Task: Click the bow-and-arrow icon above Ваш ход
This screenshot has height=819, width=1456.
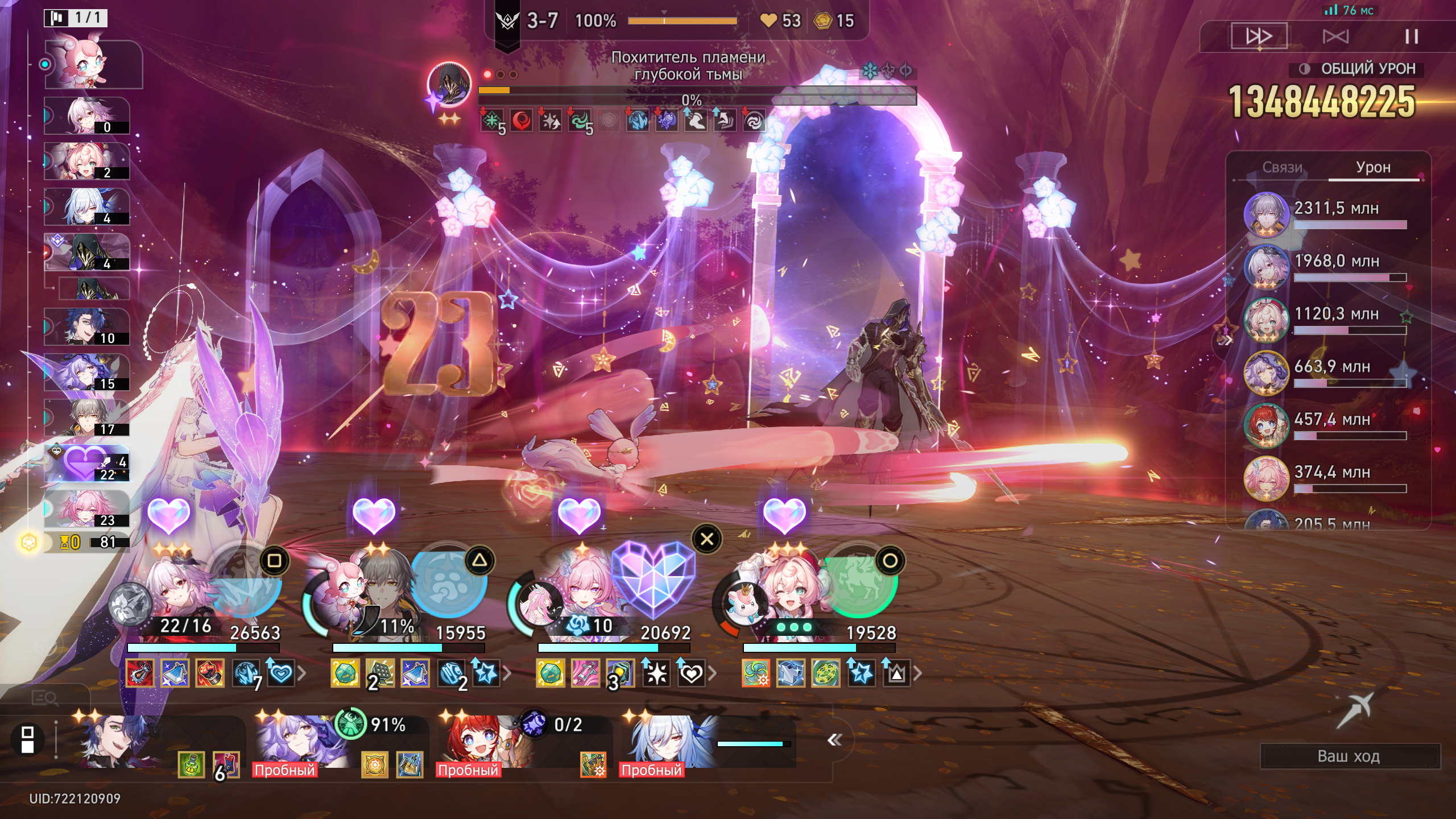Action: 1356,709
